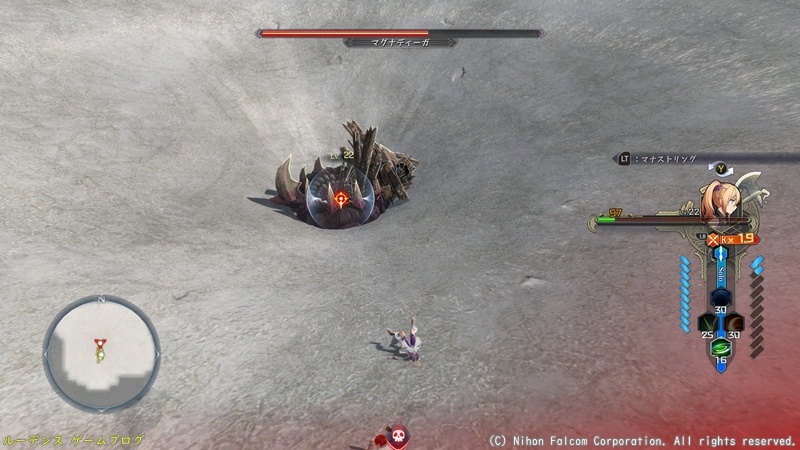Activate the dark orb skill above the skill diamond

720,299
